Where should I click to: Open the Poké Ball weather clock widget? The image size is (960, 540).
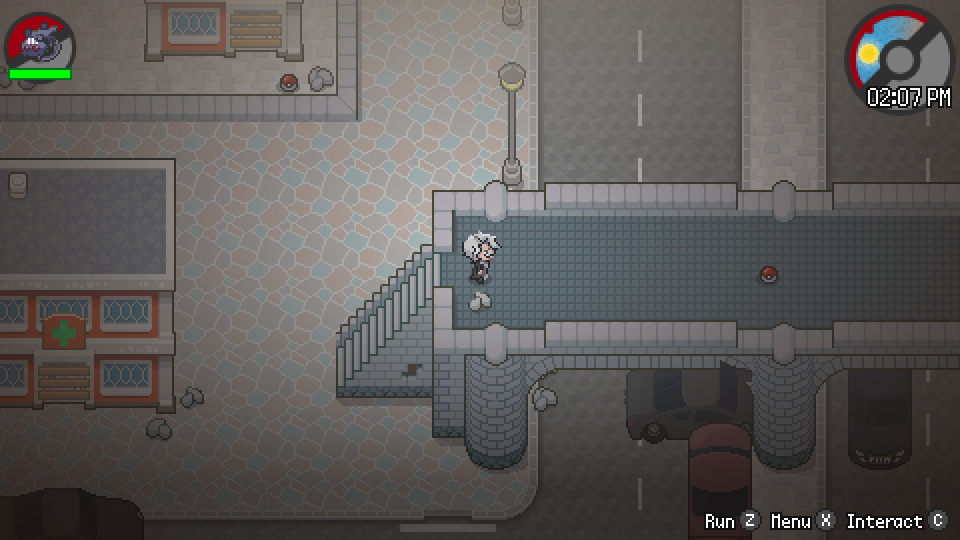click(899, 57)
